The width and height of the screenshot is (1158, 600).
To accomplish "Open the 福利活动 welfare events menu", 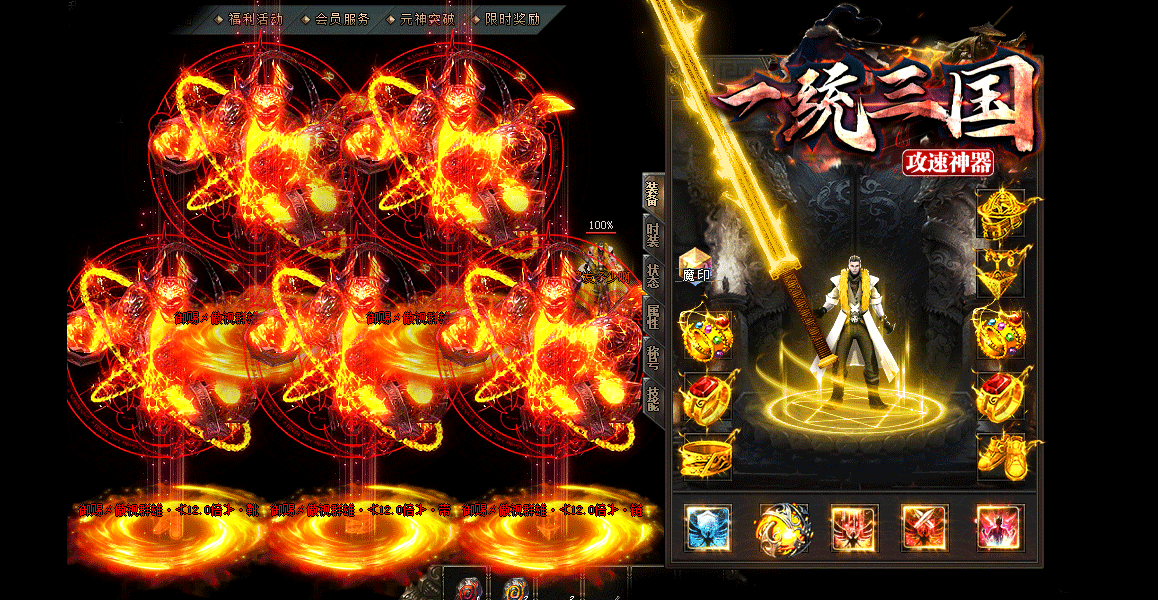I will tap(255, 19).
